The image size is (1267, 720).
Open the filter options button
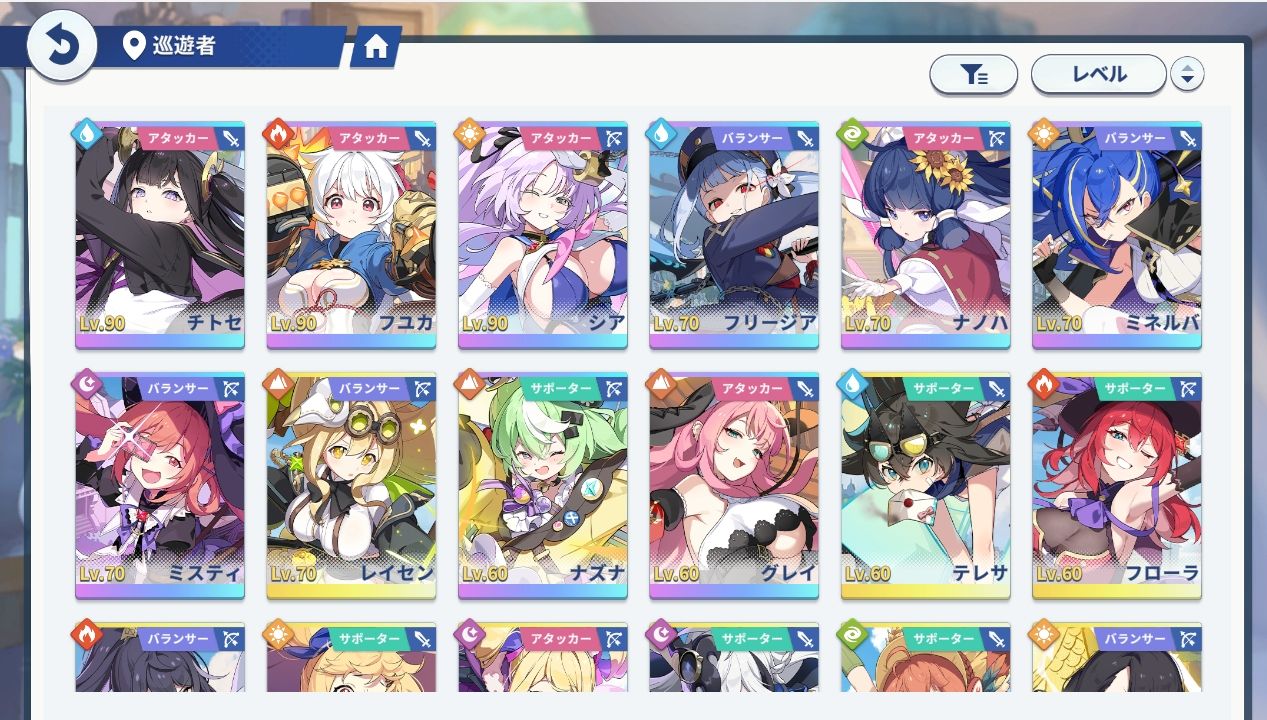973,74
